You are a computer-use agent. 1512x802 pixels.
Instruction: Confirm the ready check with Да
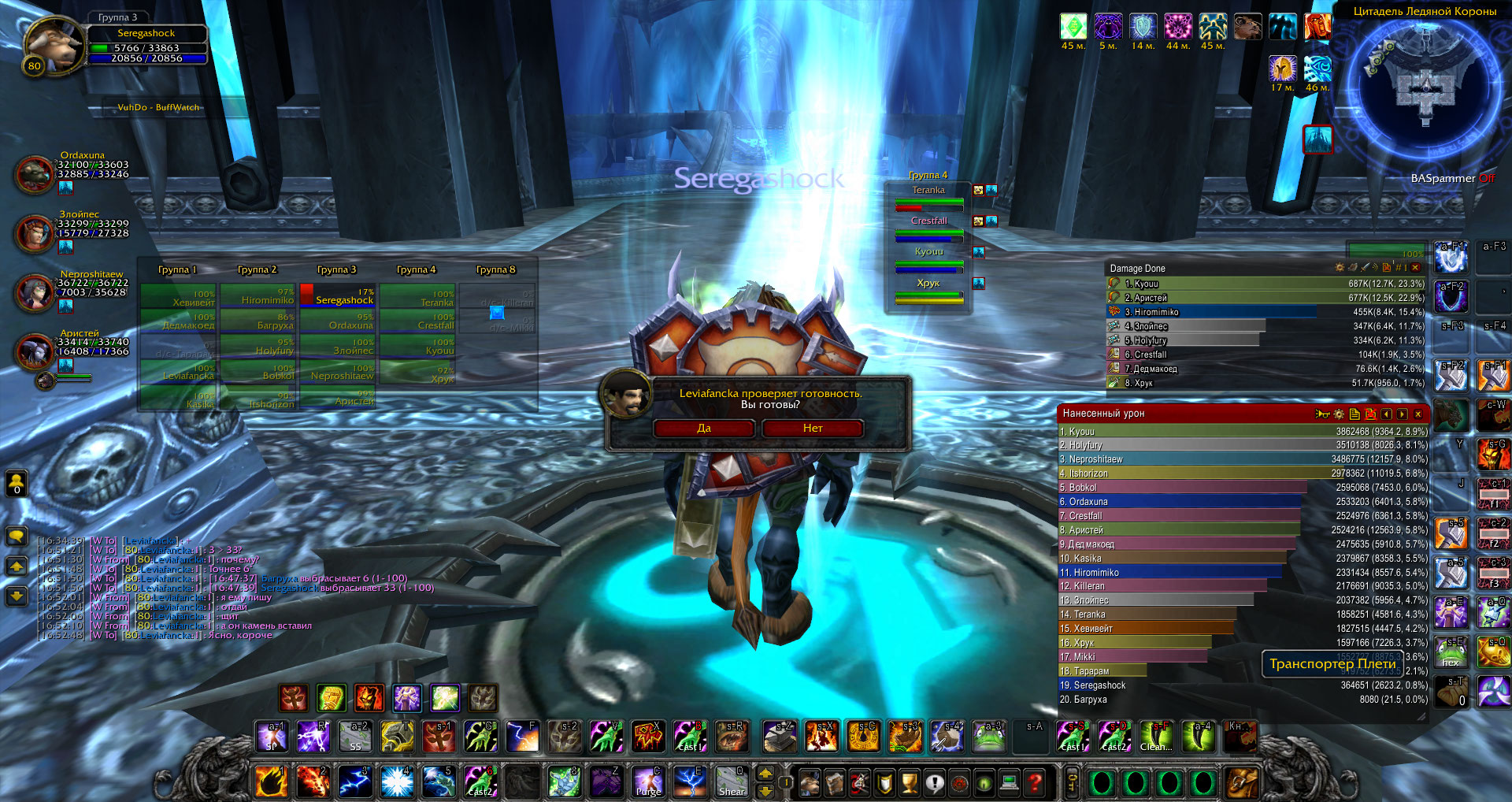pyautogui.click(x=704, y=429)
